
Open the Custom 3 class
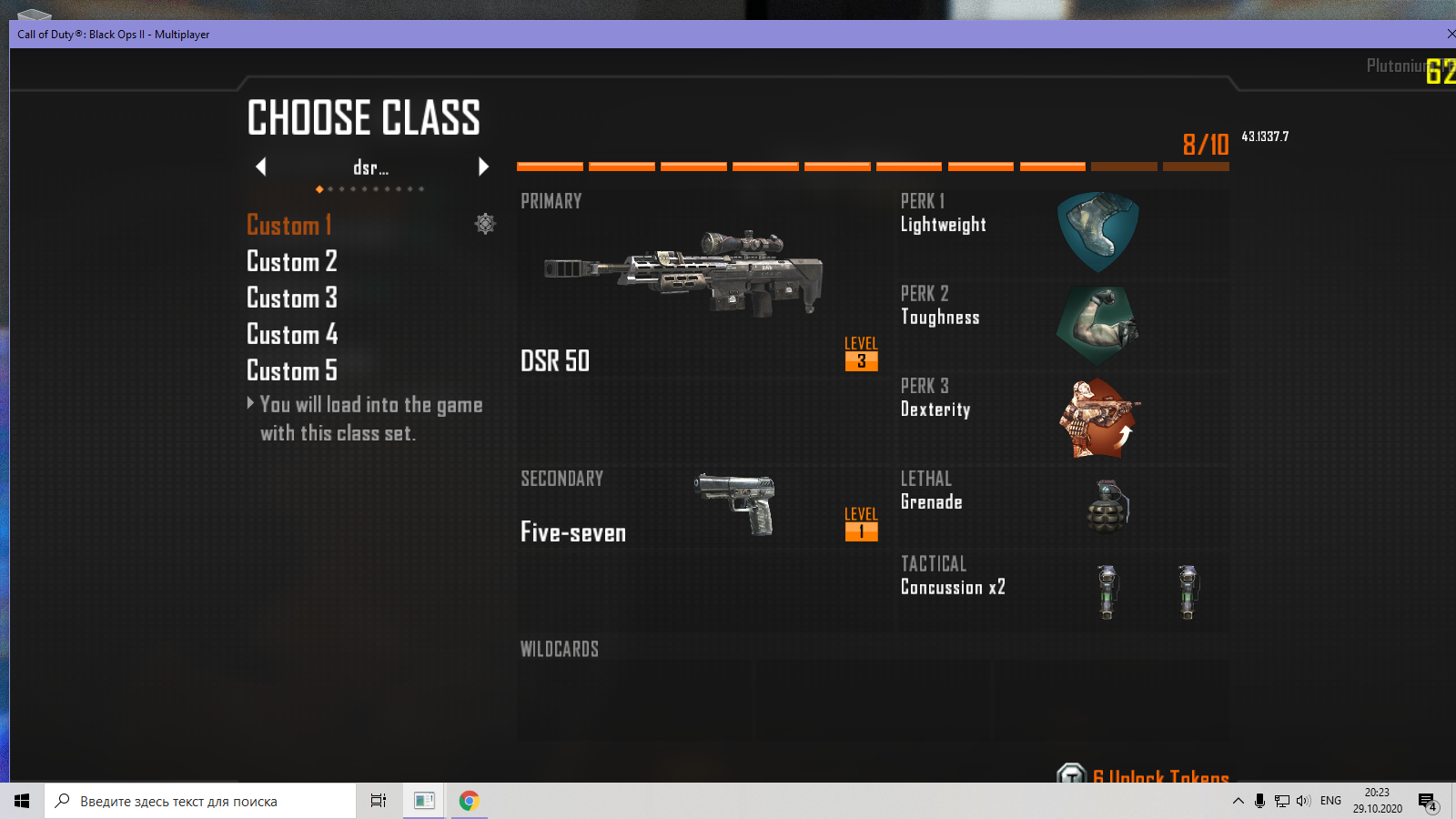[x=291, y=298]
